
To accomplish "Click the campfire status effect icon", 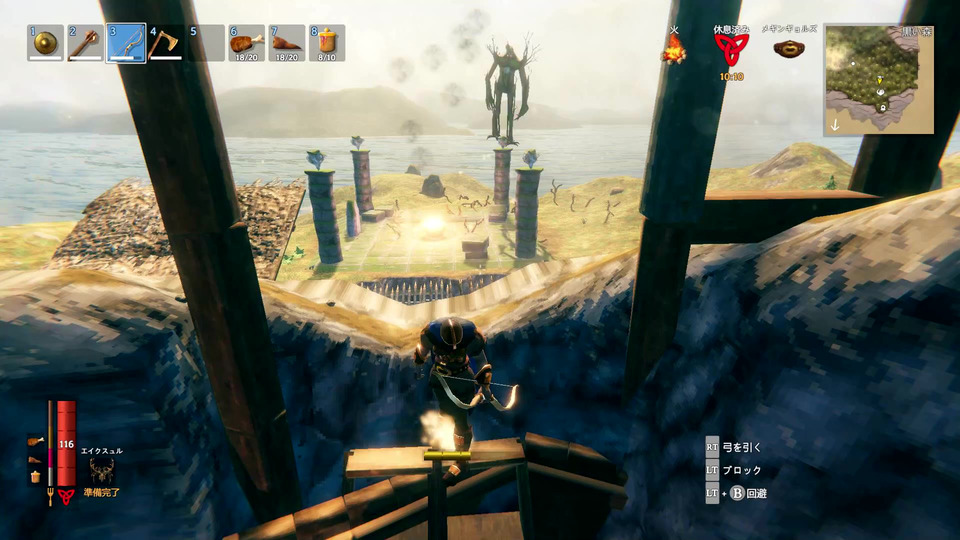I will coord(674,50).
